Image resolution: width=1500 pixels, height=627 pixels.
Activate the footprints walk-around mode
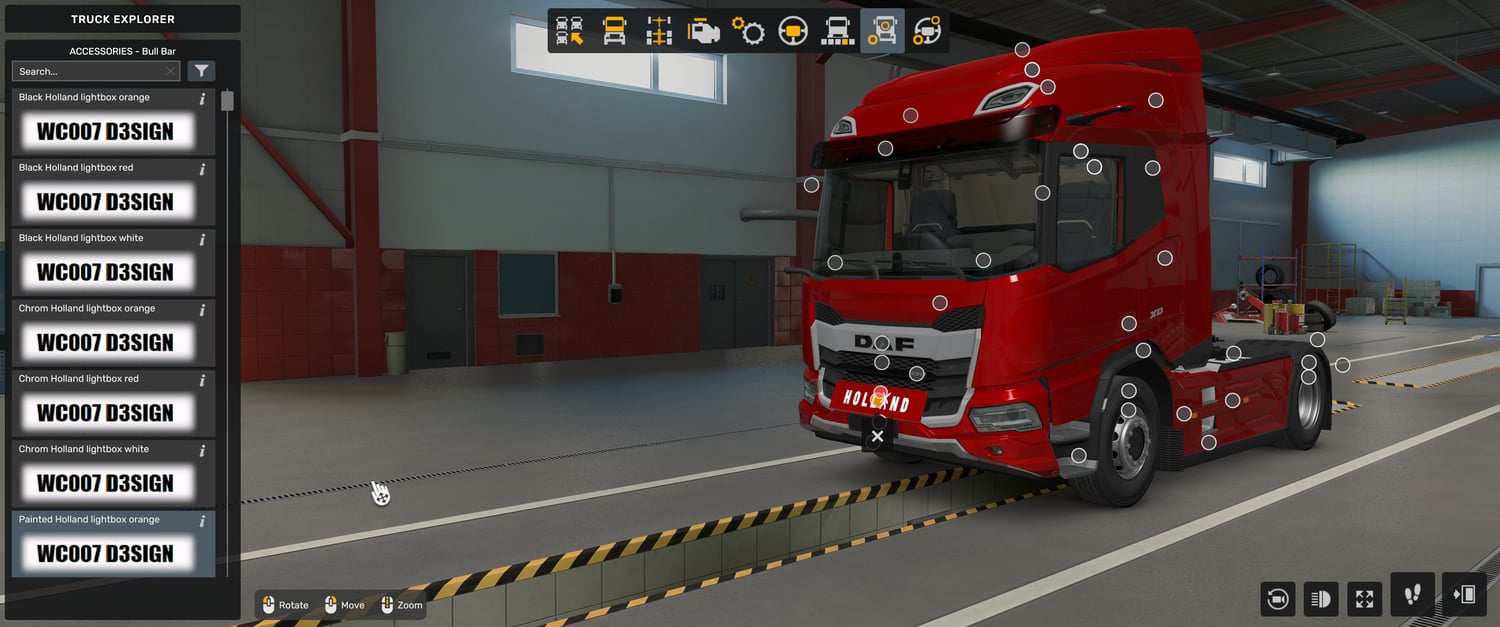(1412, 595)
